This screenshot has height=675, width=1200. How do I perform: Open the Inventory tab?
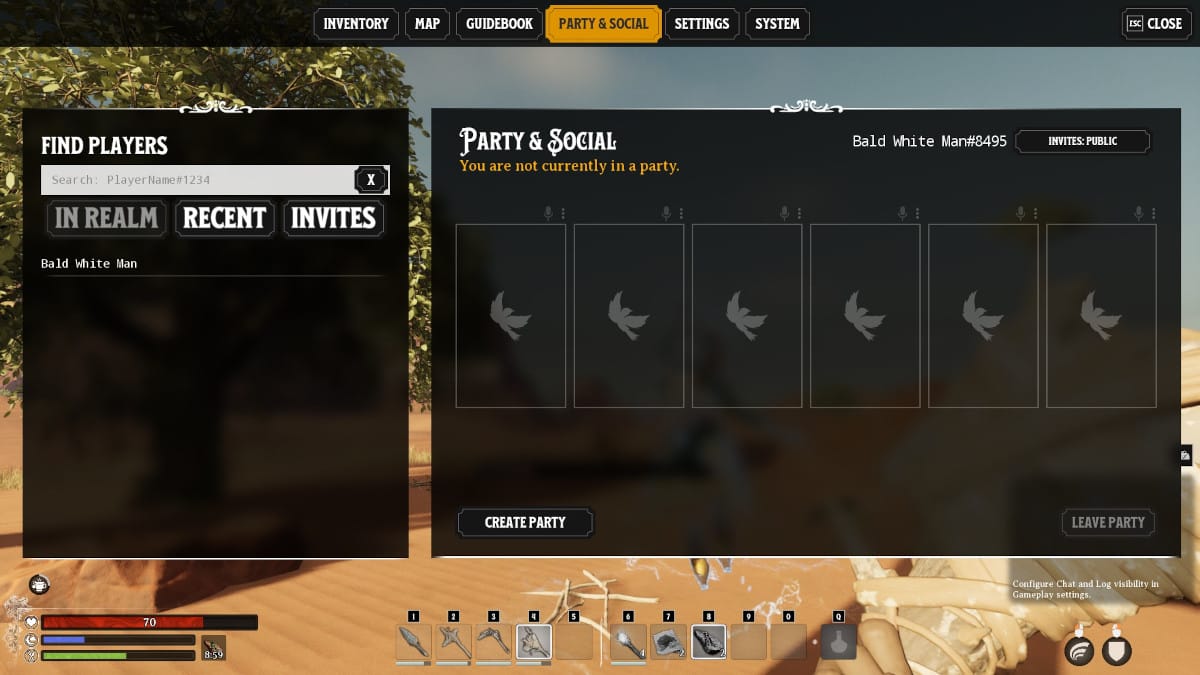(355, 24)
